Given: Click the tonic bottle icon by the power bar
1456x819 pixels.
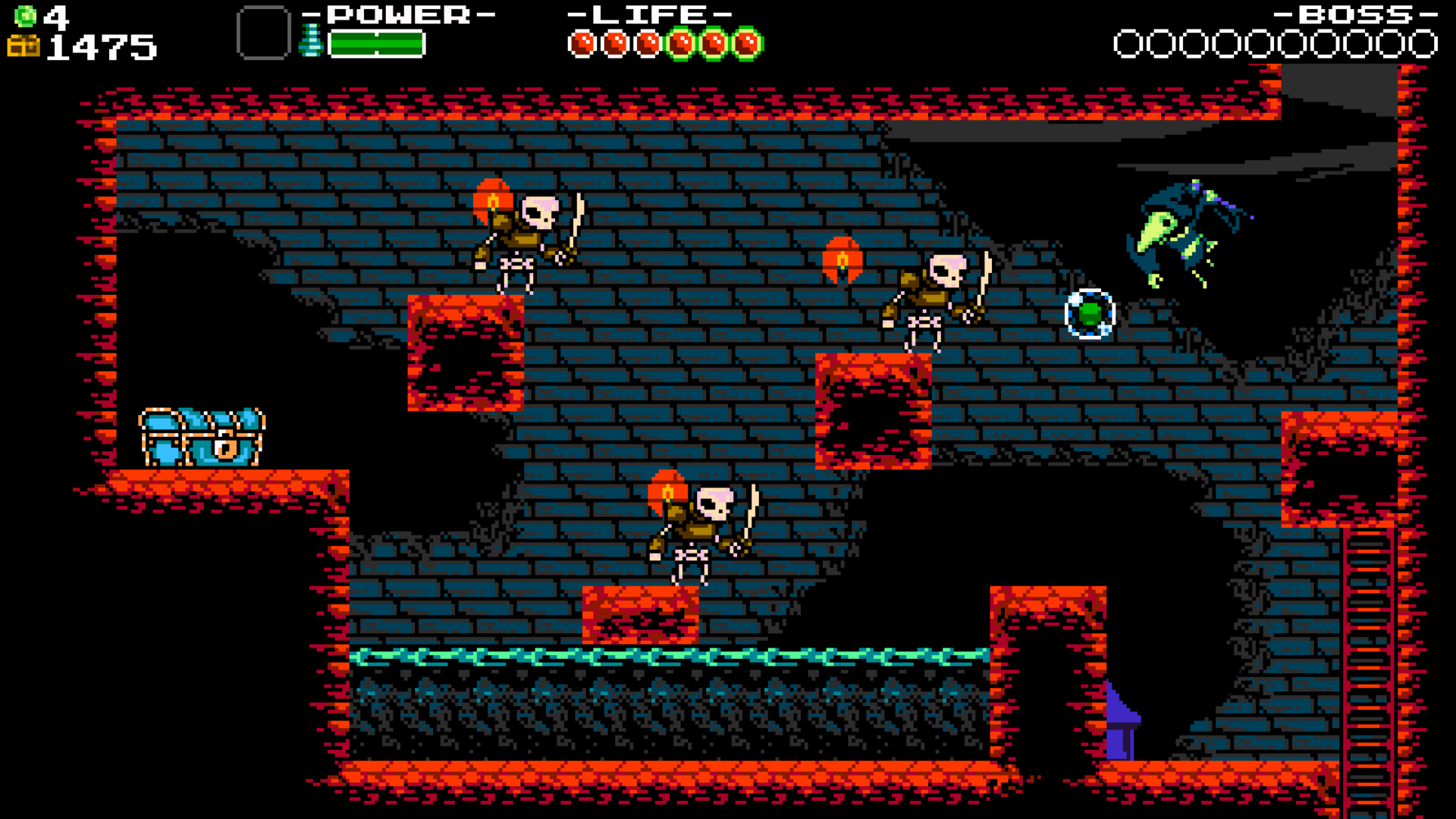Looking at the screenshot, I should (x=311, y=41).
